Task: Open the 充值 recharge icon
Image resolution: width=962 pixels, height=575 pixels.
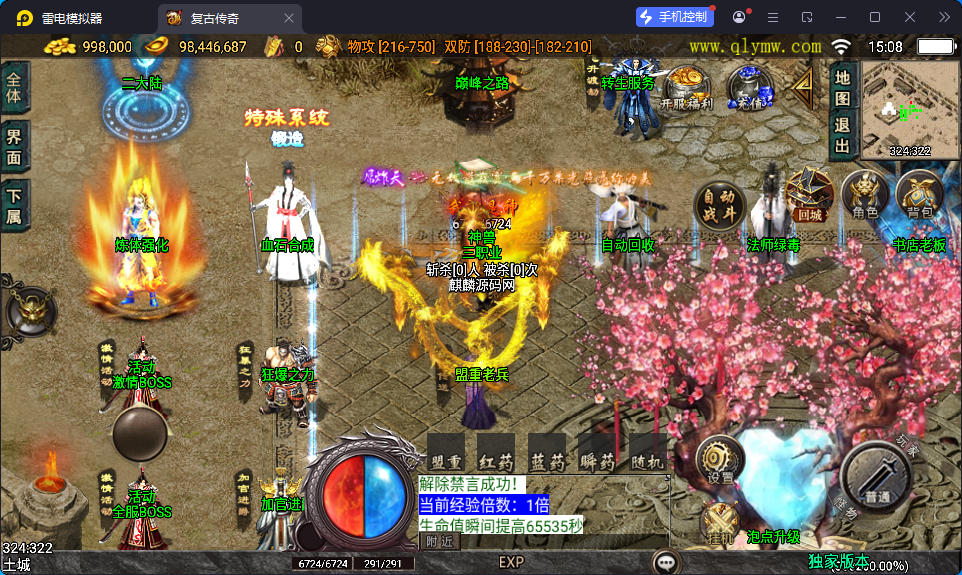Action: tap(749, 88)
